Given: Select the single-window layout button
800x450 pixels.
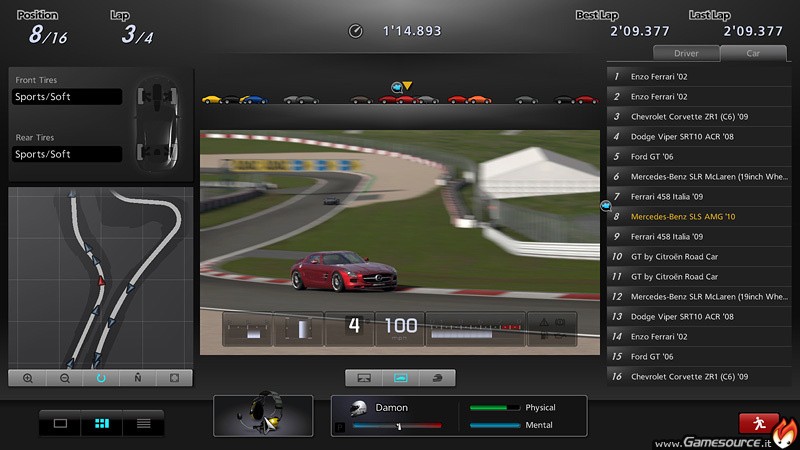Looking at the screenshot, I should [x=60, y=423].
